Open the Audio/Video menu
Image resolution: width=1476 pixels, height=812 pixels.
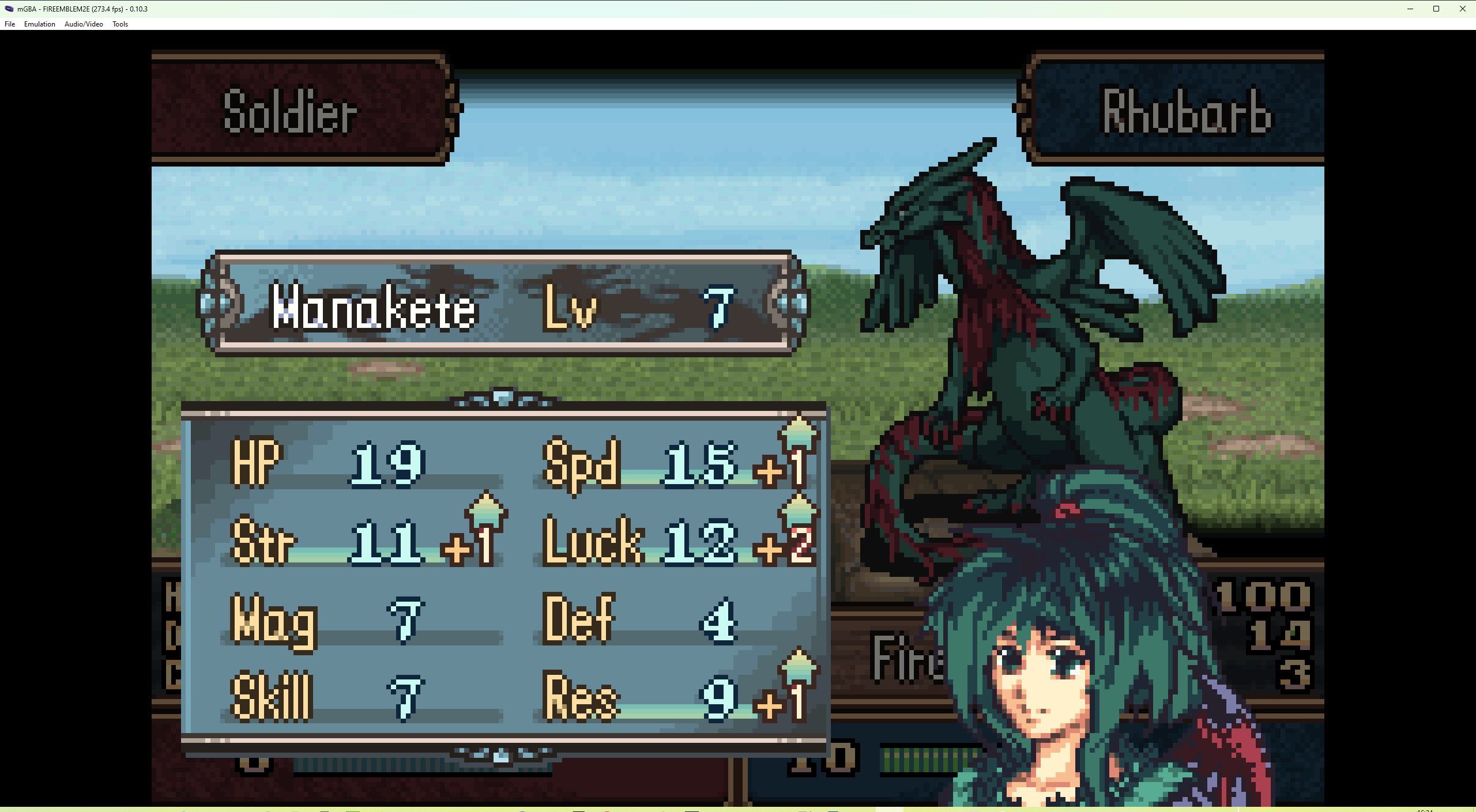[x=84, y=24]
